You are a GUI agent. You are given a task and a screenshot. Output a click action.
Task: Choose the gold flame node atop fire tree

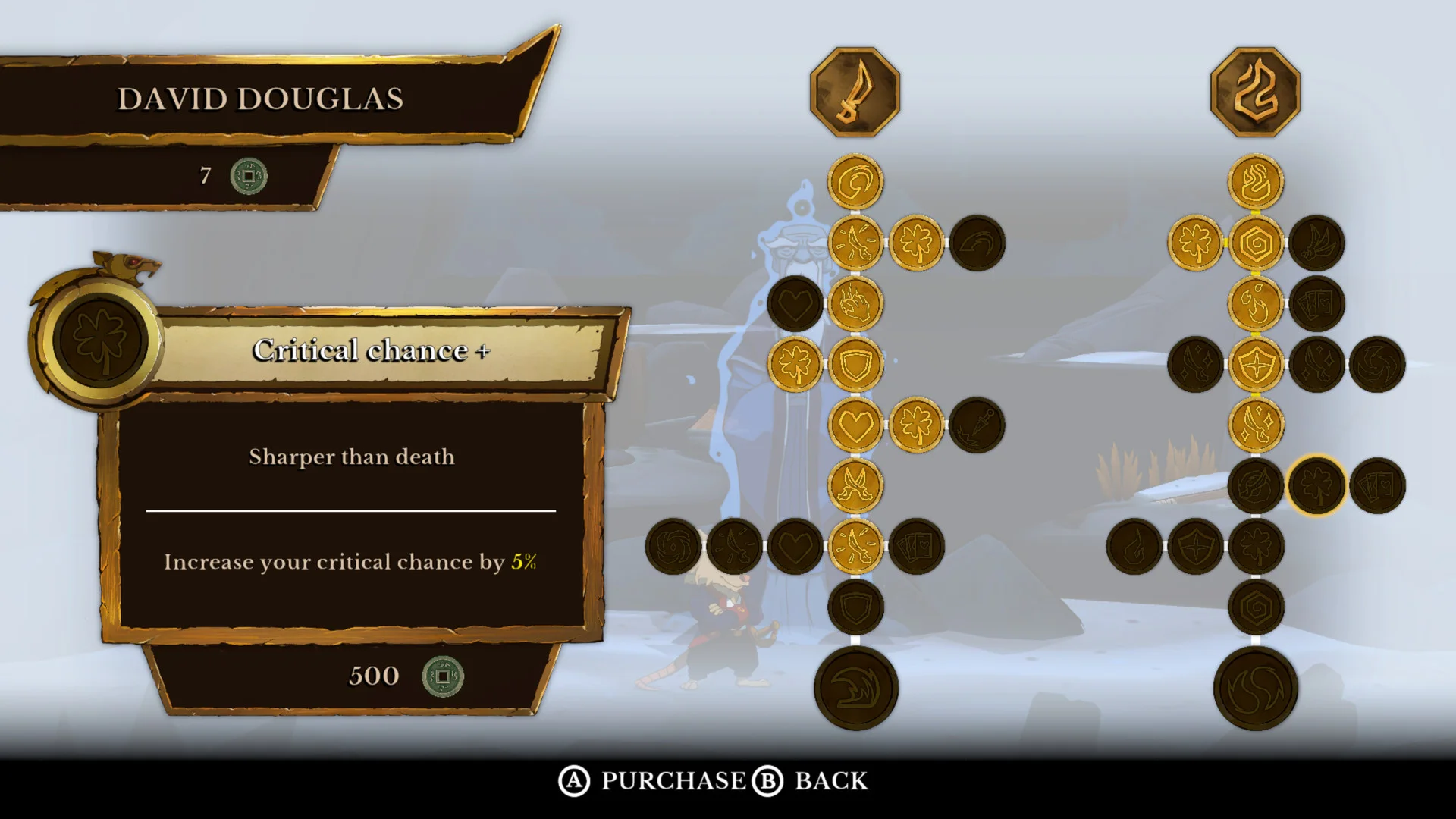click(1255, 182)
